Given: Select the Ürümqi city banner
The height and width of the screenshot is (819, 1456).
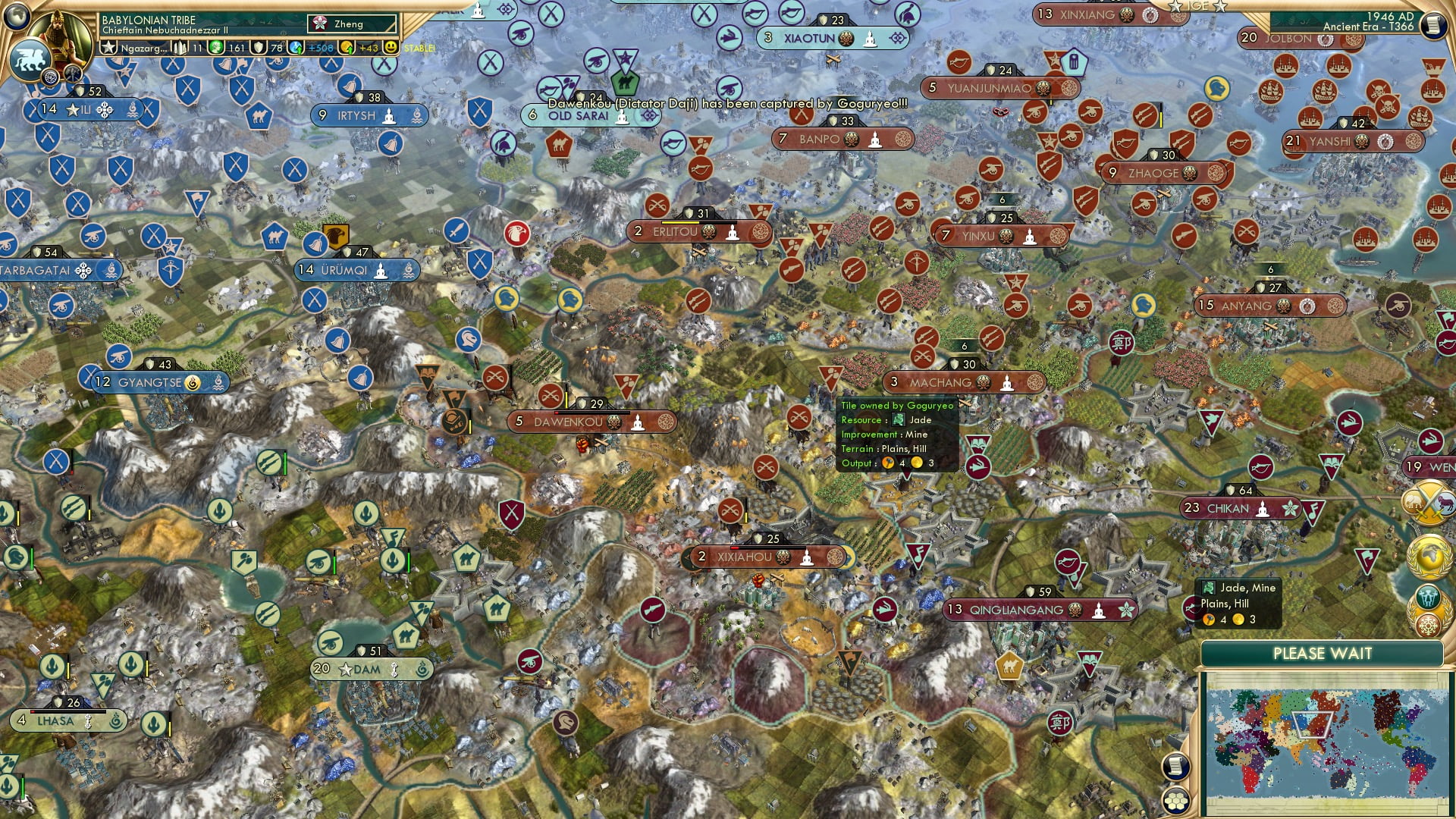Looking at the screenshot, I should 356,270.
